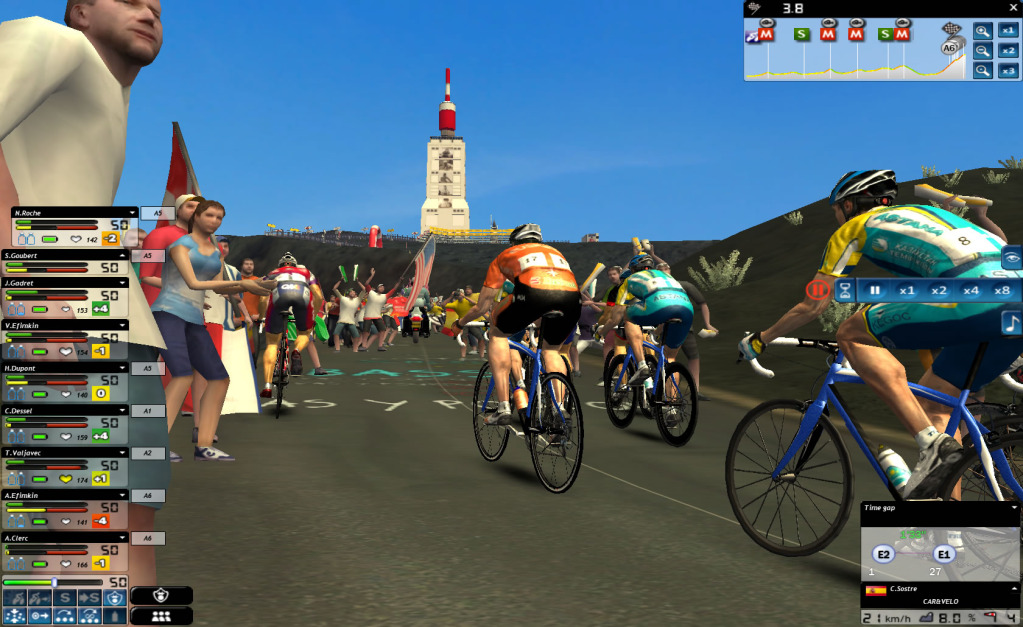Set race speed to x8
The height and width of the screenshot is (627, 1023).
(1001, 290)
